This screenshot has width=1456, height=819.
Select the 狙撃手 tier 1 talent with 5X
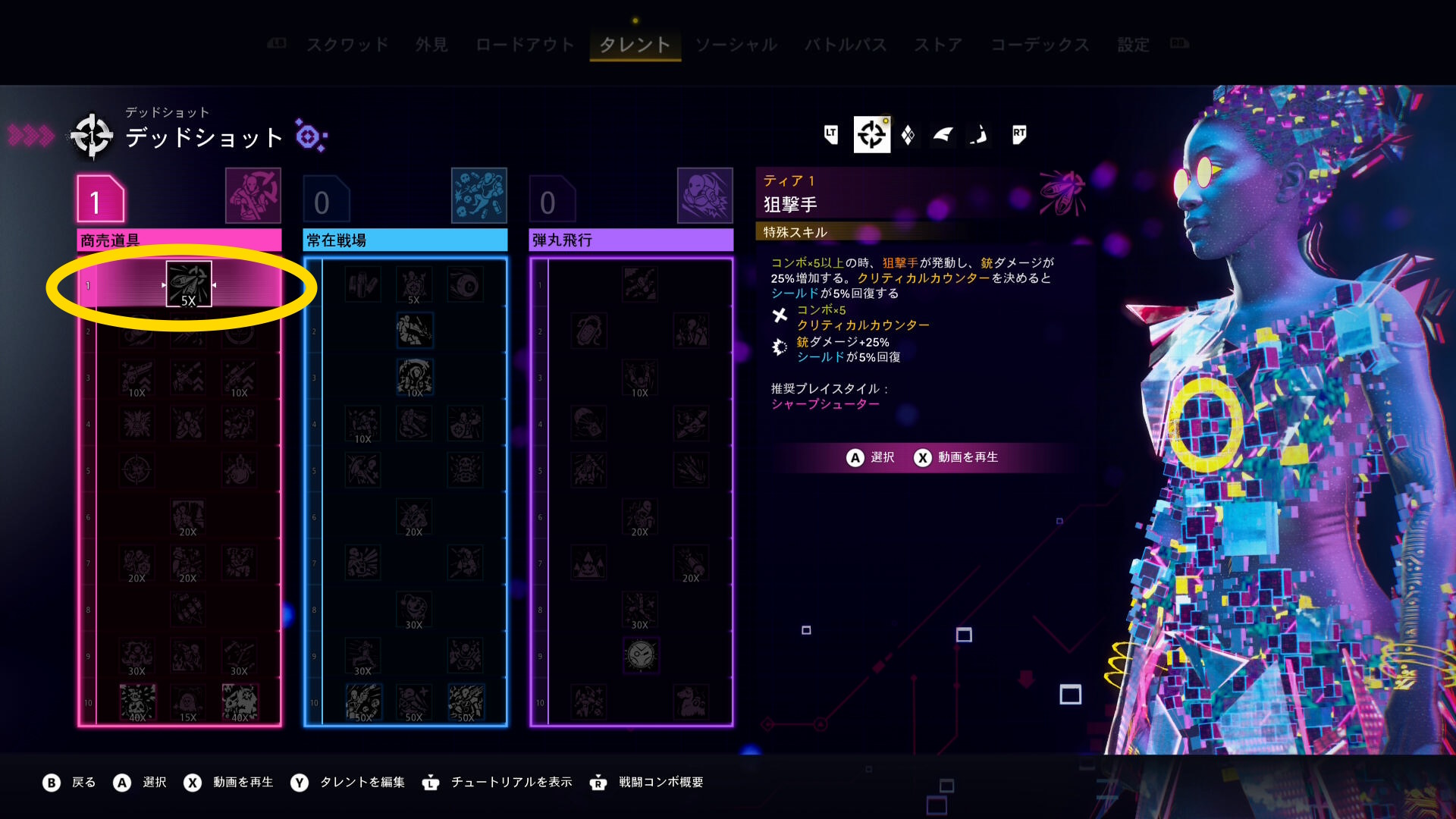[188, 284]
